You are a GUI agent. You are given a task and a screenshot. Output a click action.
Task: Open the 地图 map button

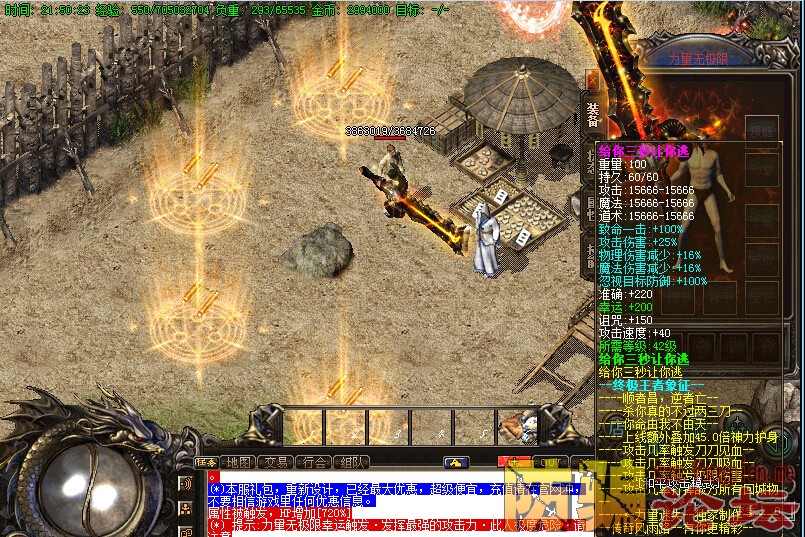238,462
